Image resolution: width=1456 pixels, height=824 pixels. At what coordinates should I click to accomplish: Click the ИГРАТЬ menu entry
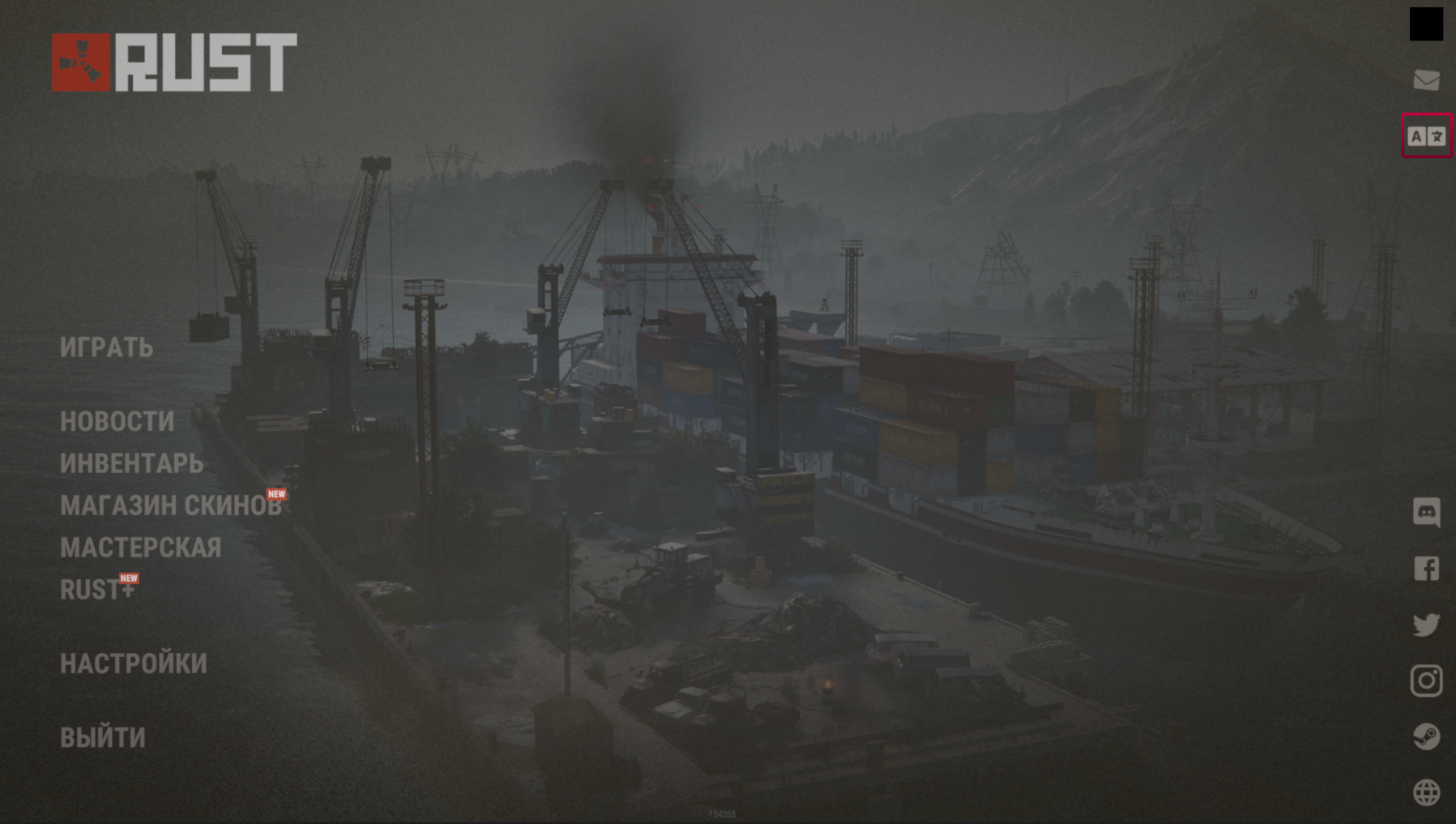106,348
